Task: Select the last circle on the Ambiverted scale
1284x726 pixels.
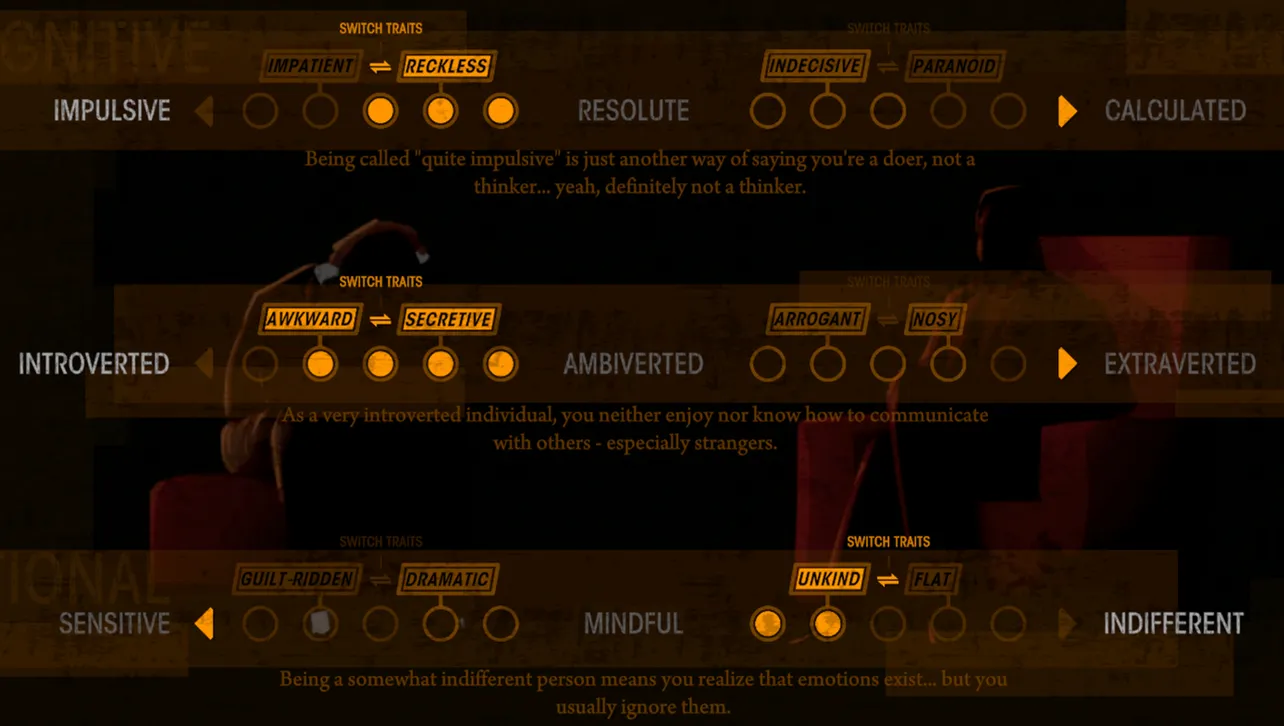Action: pyautogui.click(x=1008, y=364)
